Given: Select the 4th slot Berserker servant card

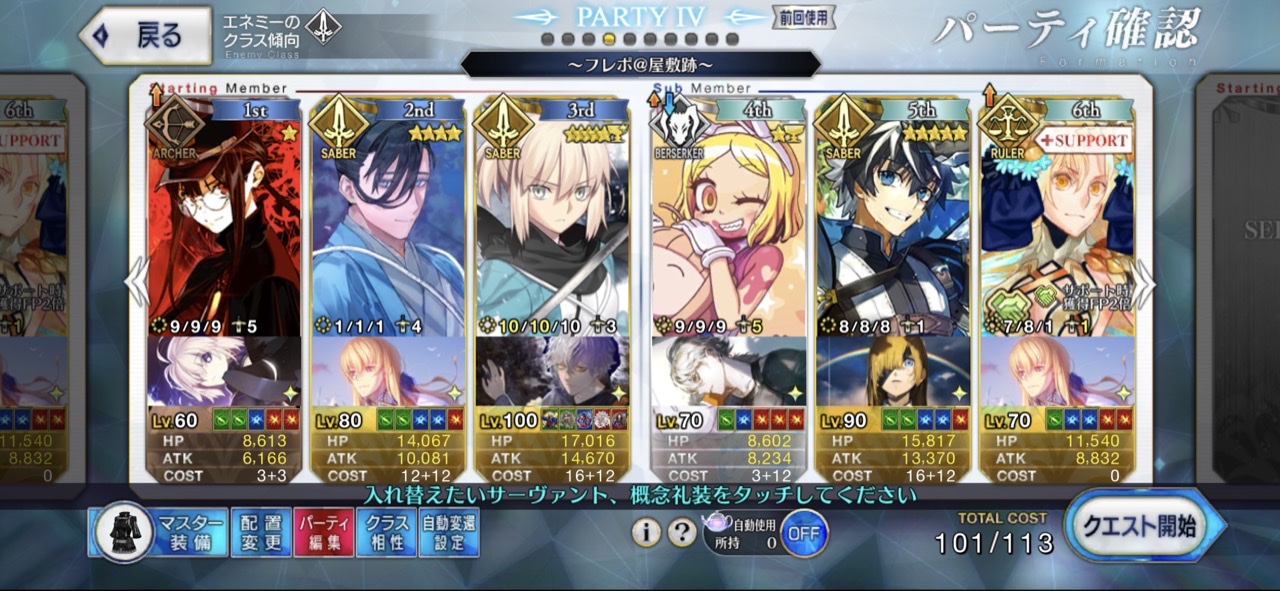Looking at the screenshot, I should (728, 230).
